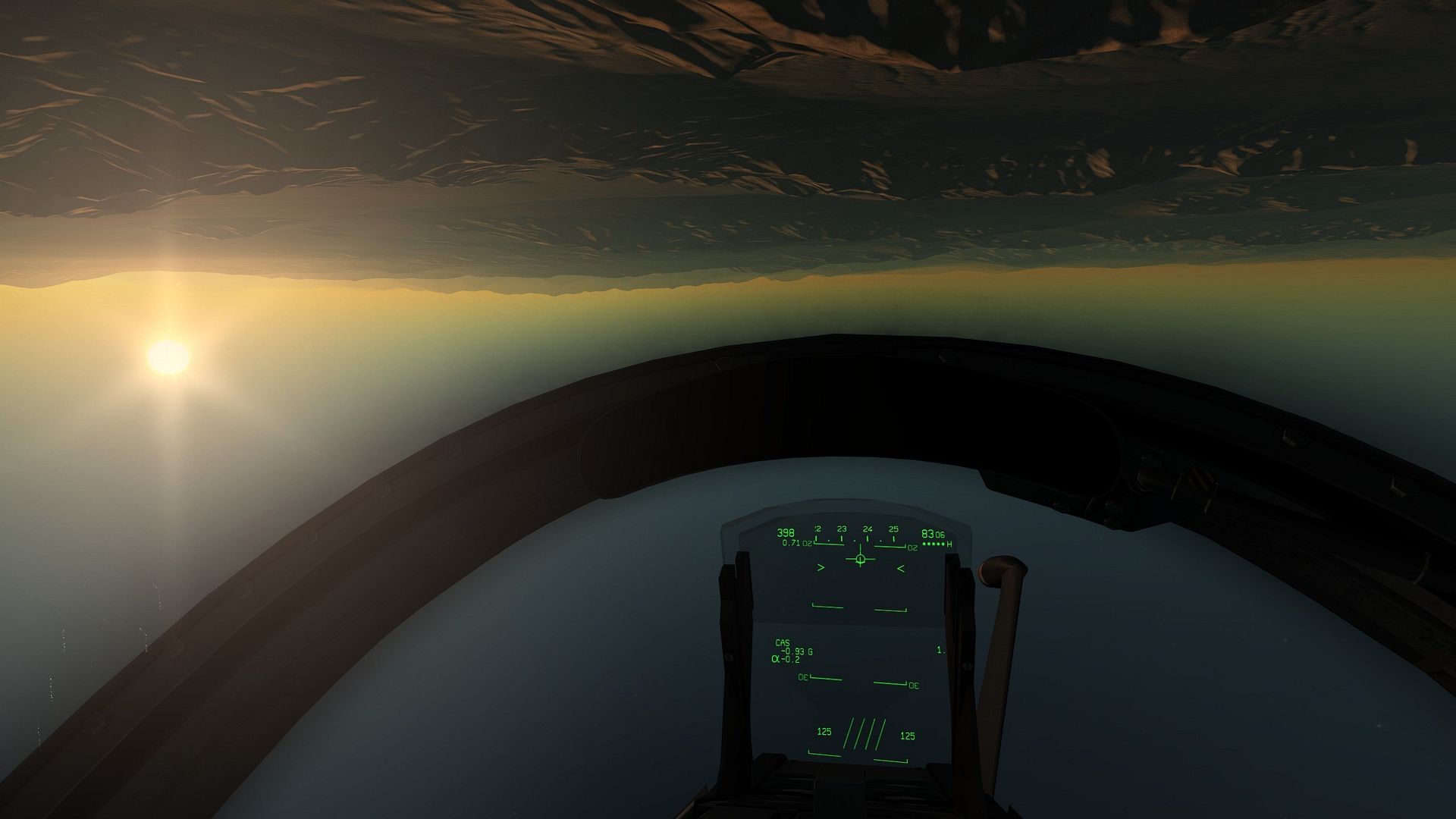This screenshot has height=819, width=1456.
Task: Select the left > director caret
Action: click(821, 567)
